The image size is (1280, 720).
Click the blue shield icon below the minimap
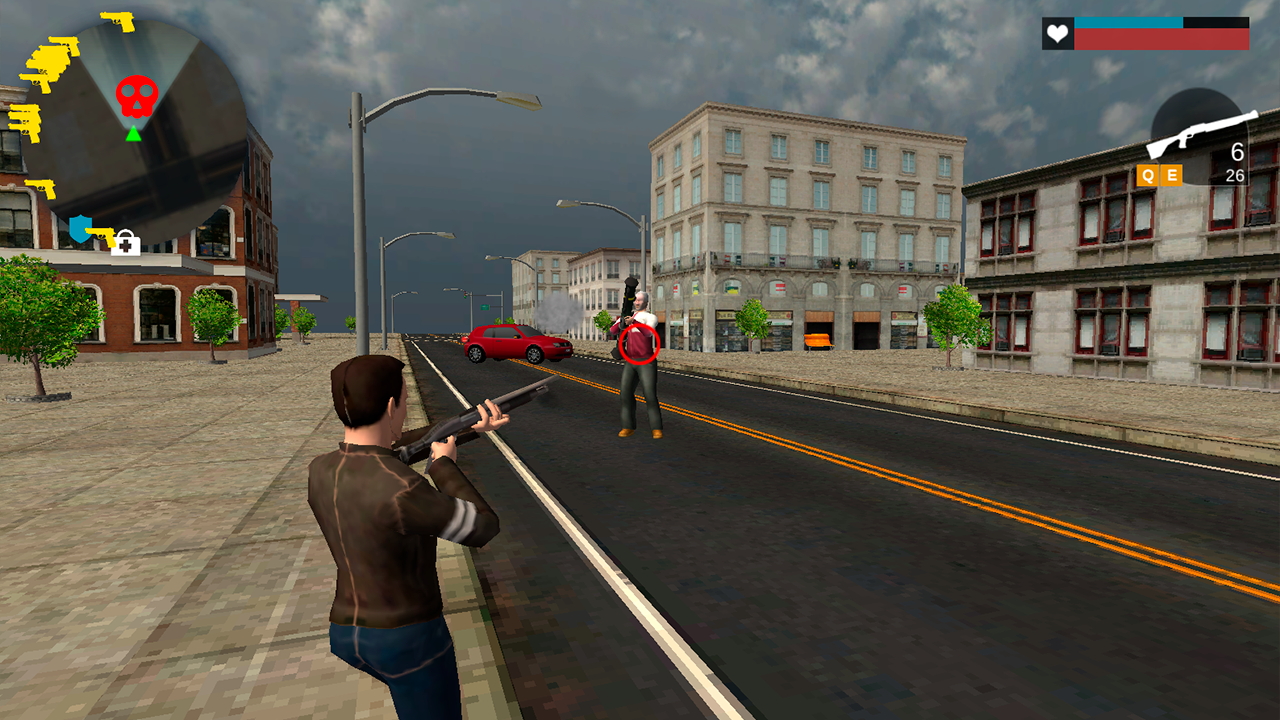click(80, 228)
